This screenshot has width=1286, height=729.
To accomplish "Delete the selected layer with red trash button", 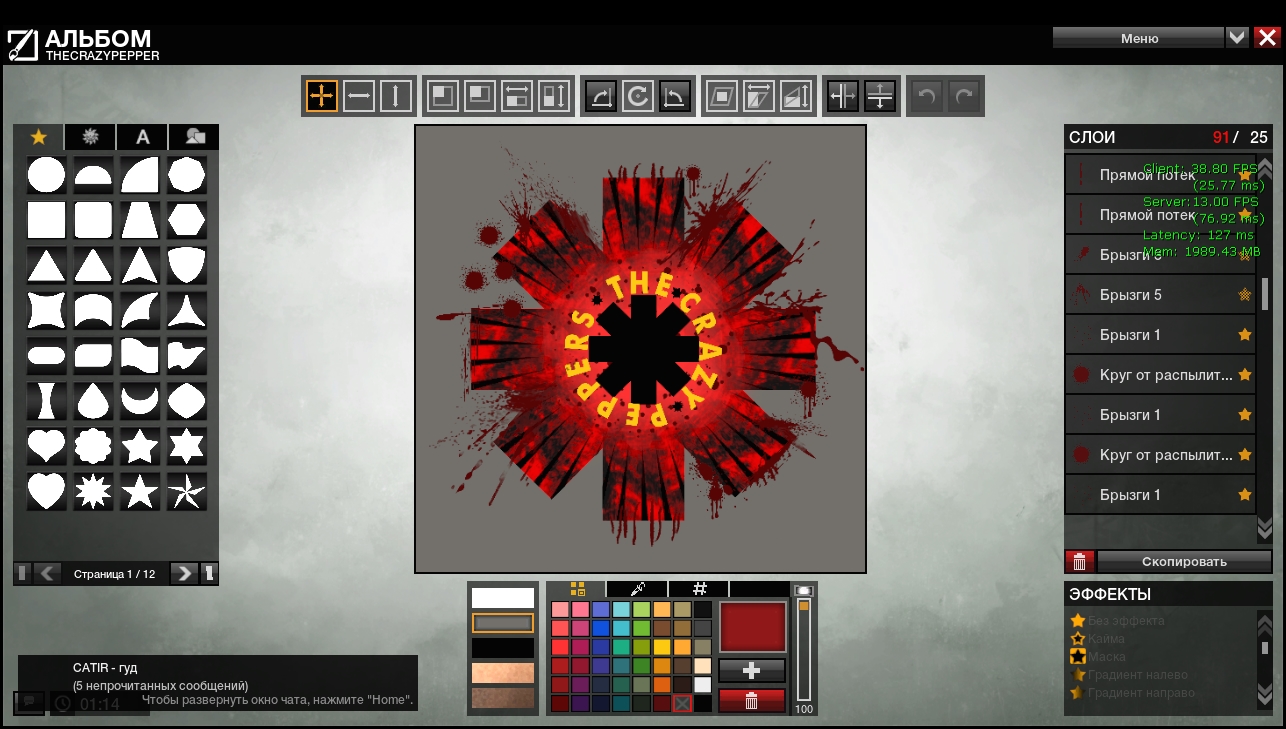I will point(1079,561).
